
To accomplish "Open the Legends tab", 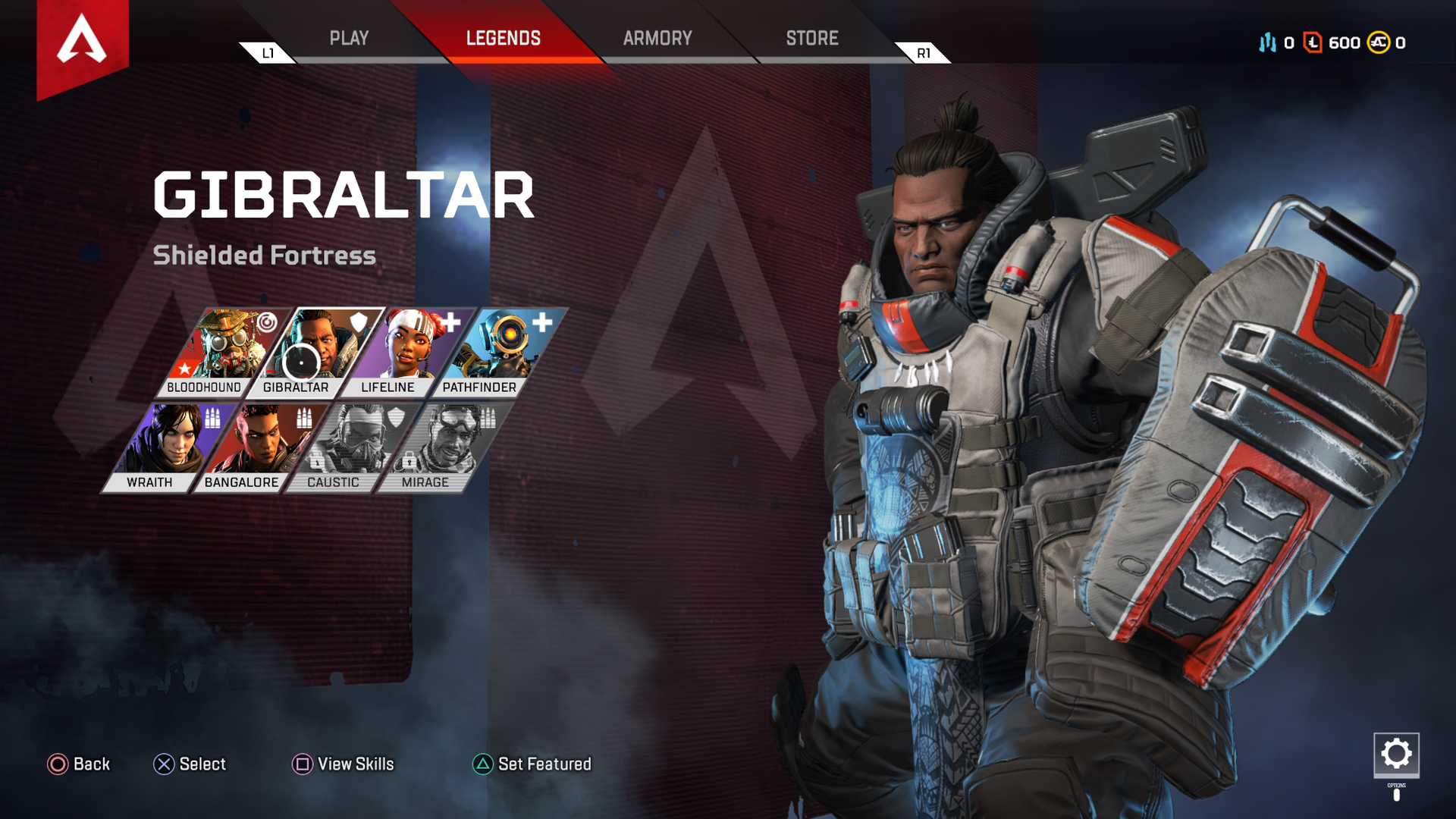I will [503, 39].
